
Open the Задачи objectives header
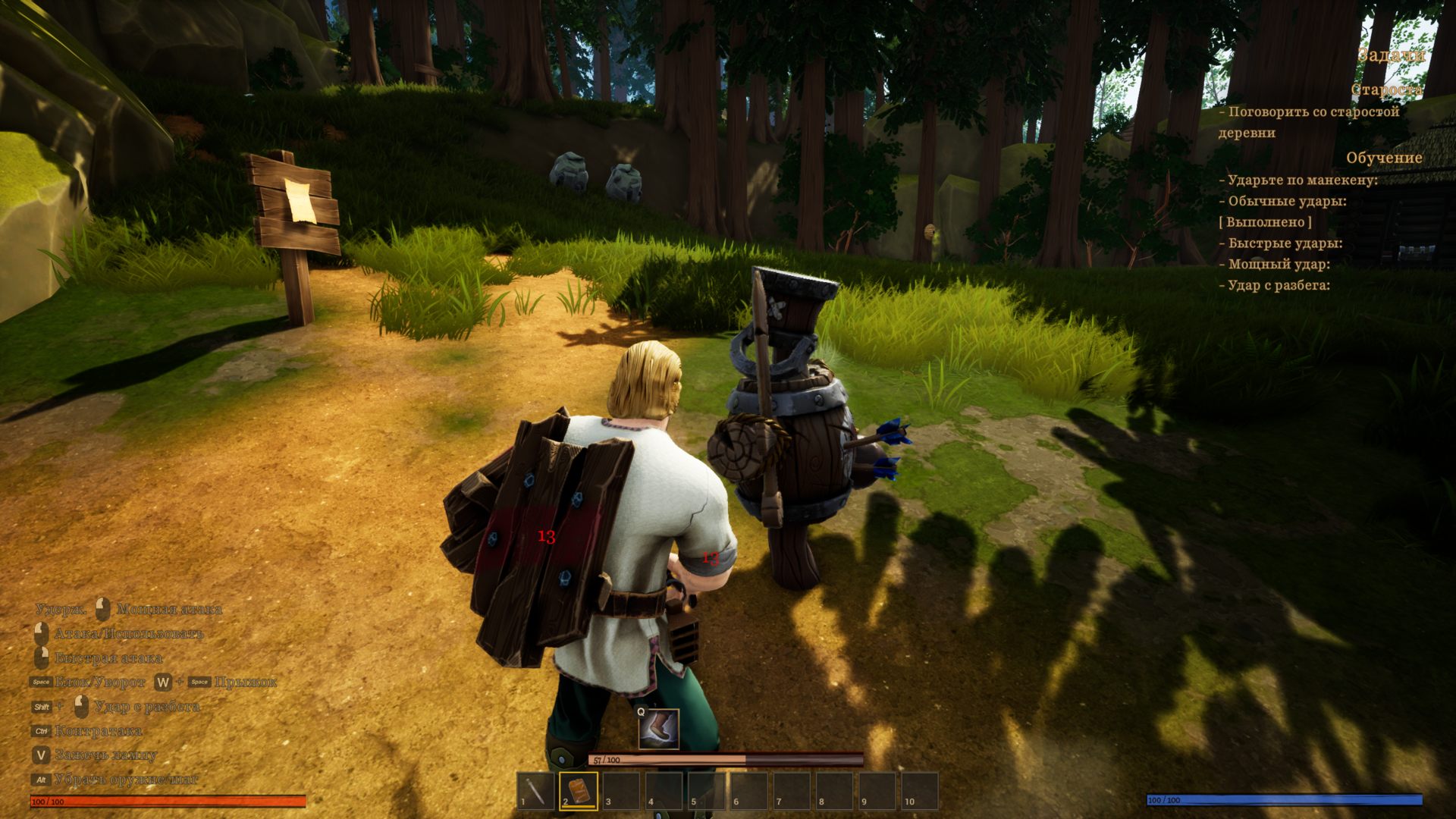[x=1390, y=55]
